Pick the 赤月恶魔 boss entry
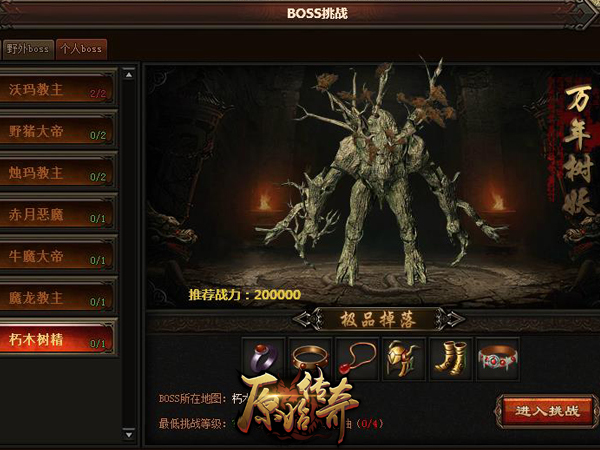This screenshot has width=600, height=450. pos(58,215)
